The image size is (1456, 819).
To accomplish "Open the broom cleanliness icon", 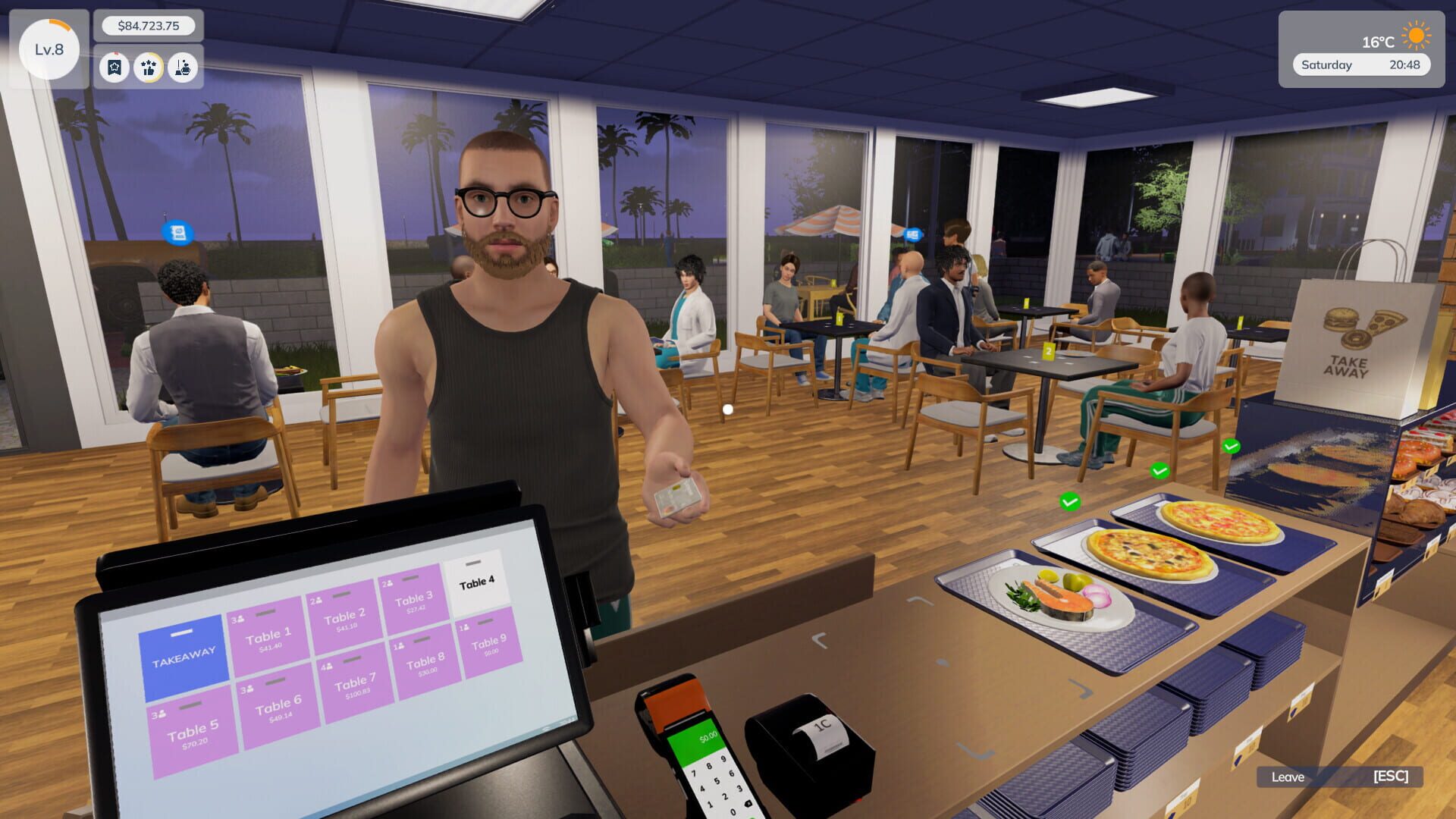I will pyautogui.click(x=183, y=67).
